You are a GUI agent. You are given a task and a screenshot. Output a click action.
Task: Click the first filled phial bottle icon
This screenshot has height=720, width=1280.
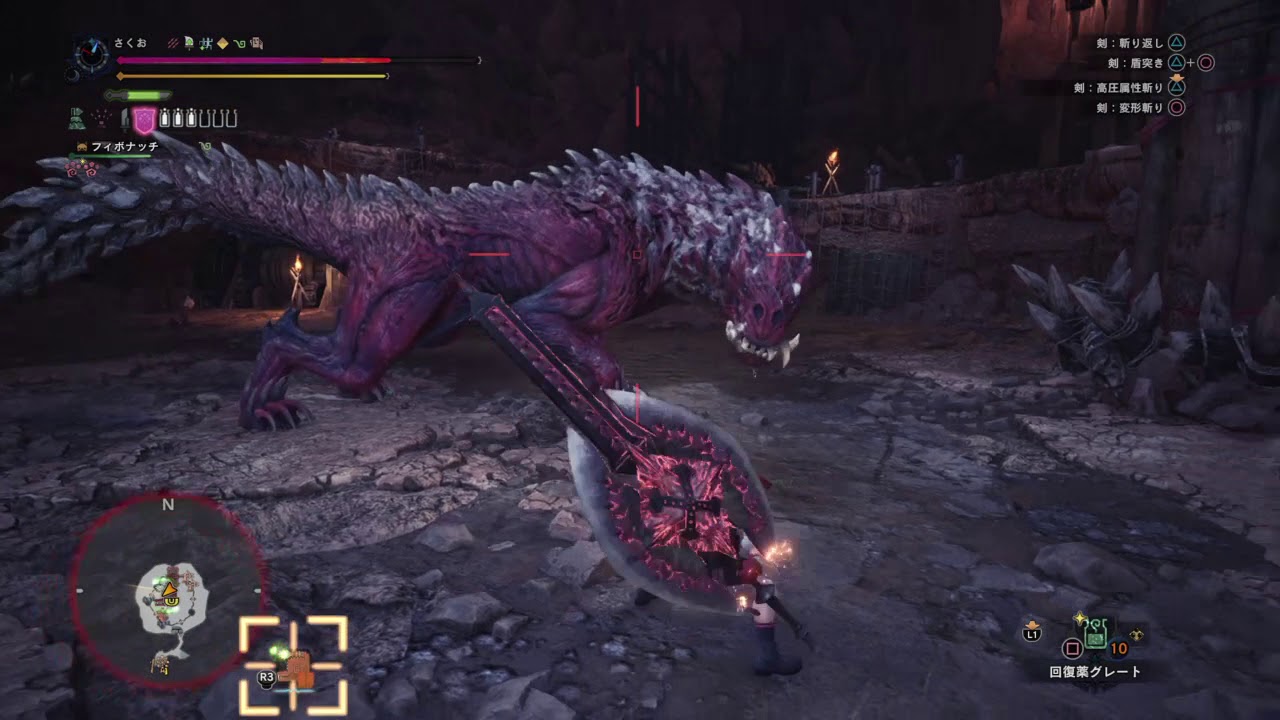click(164, 118)
